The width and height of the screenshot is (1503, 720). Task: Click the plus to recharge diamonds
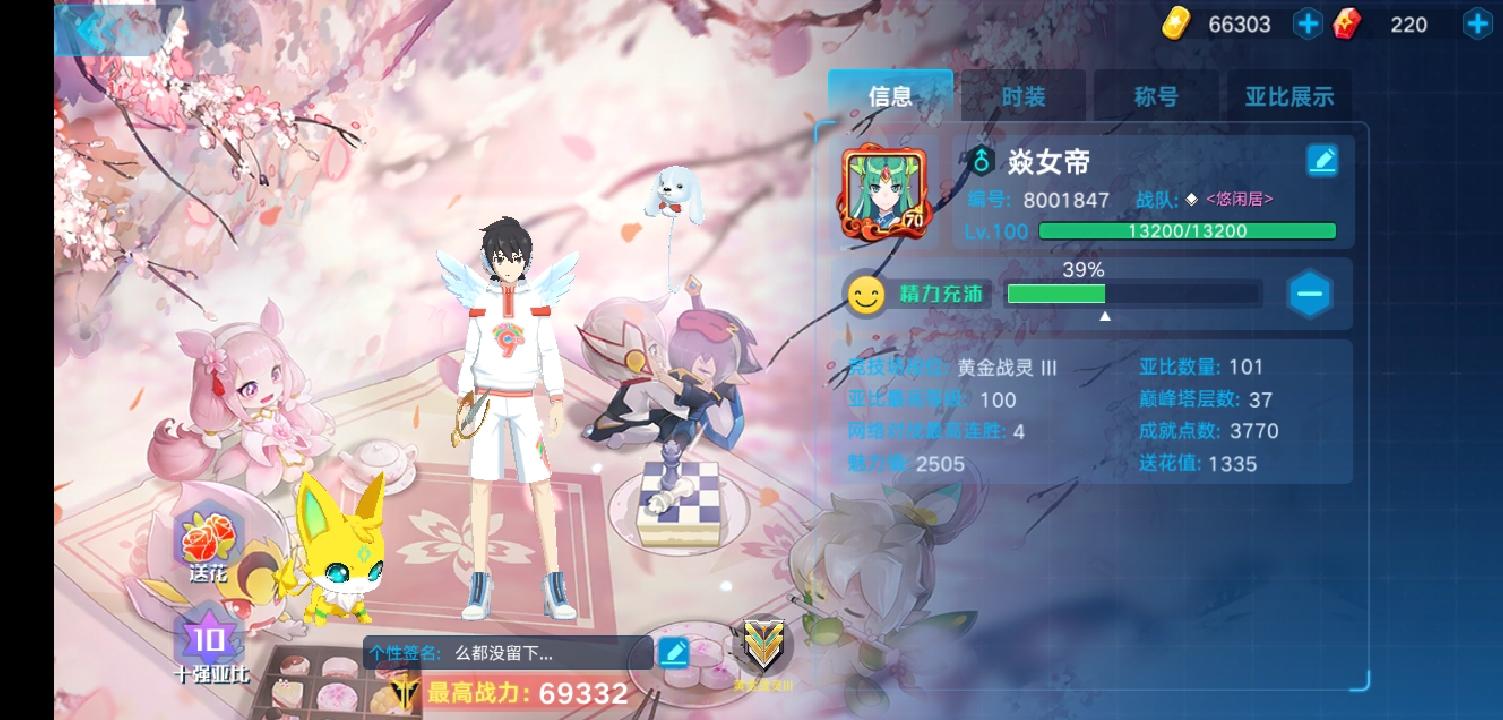[x=1476, y=23]
